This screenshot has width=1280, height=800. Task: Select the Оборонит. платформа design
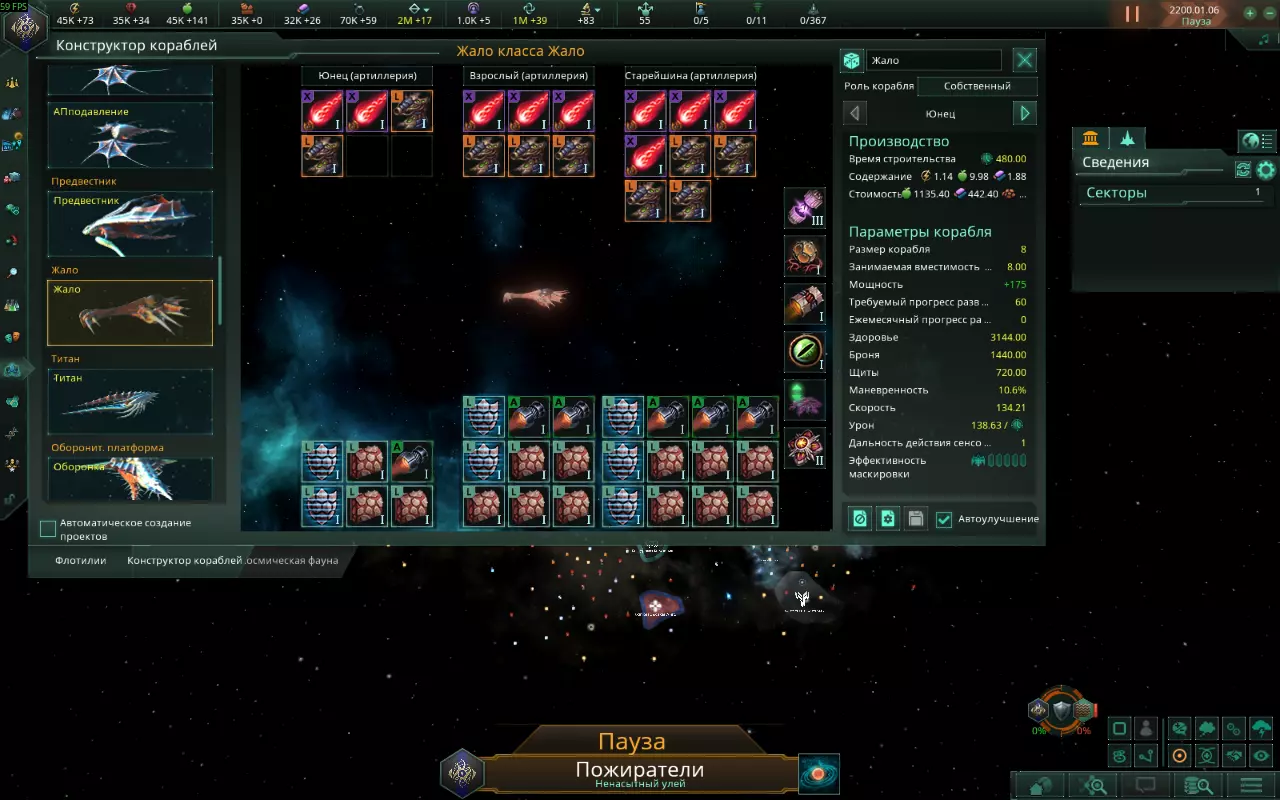click(x=130, y=478)
